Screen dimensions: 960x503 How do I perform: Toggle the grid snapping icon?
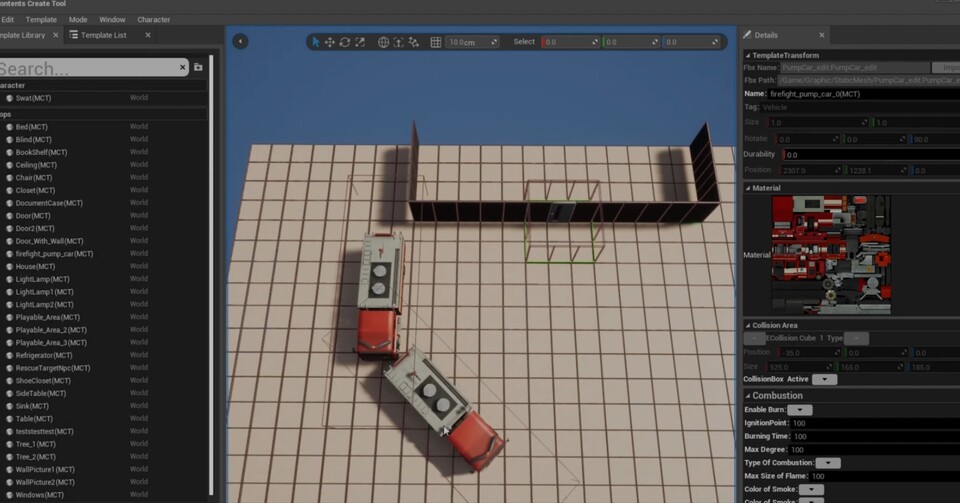435,42
